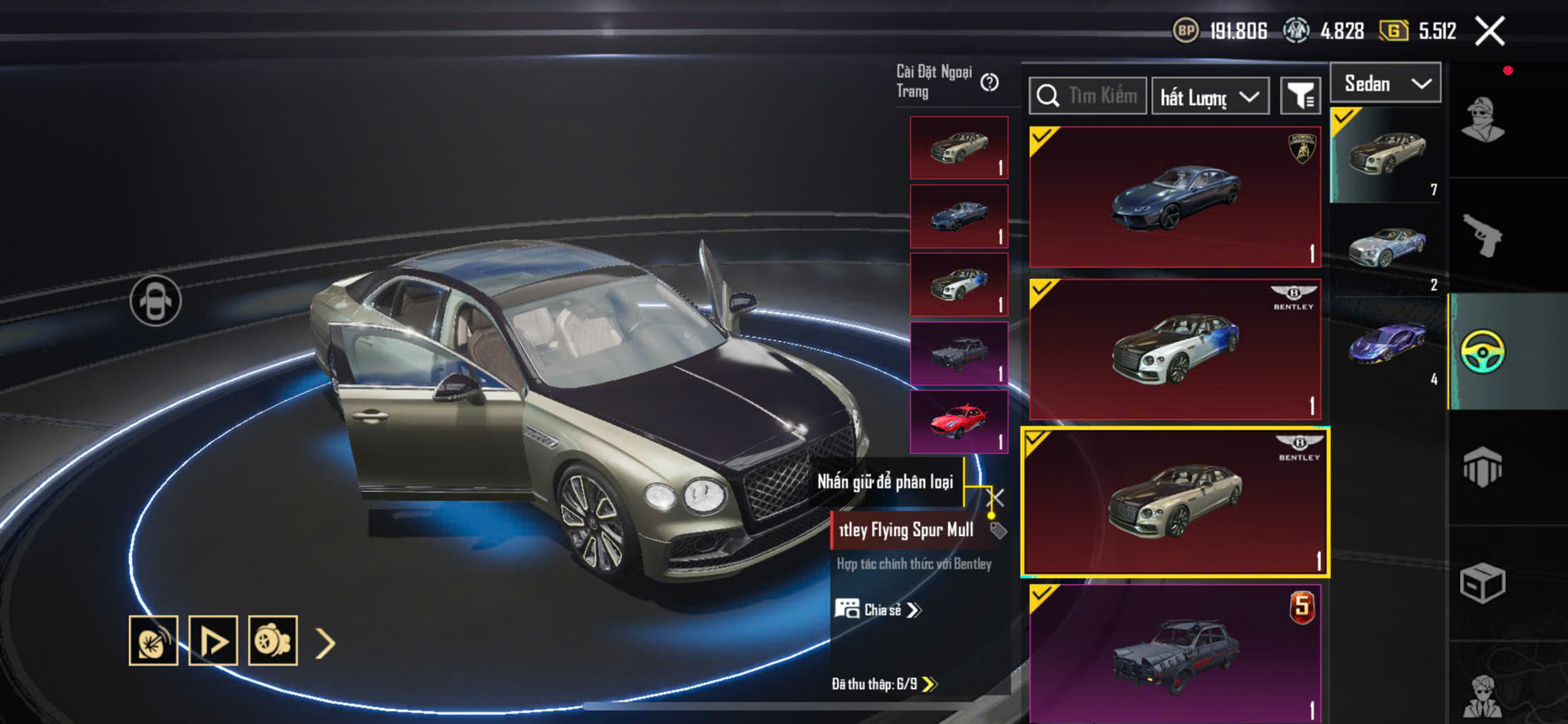Select the blue Lamborghini sedan skin
Image resolution: width=1568 pixels, height=724 pixels.
click(x=1175, y=197)
